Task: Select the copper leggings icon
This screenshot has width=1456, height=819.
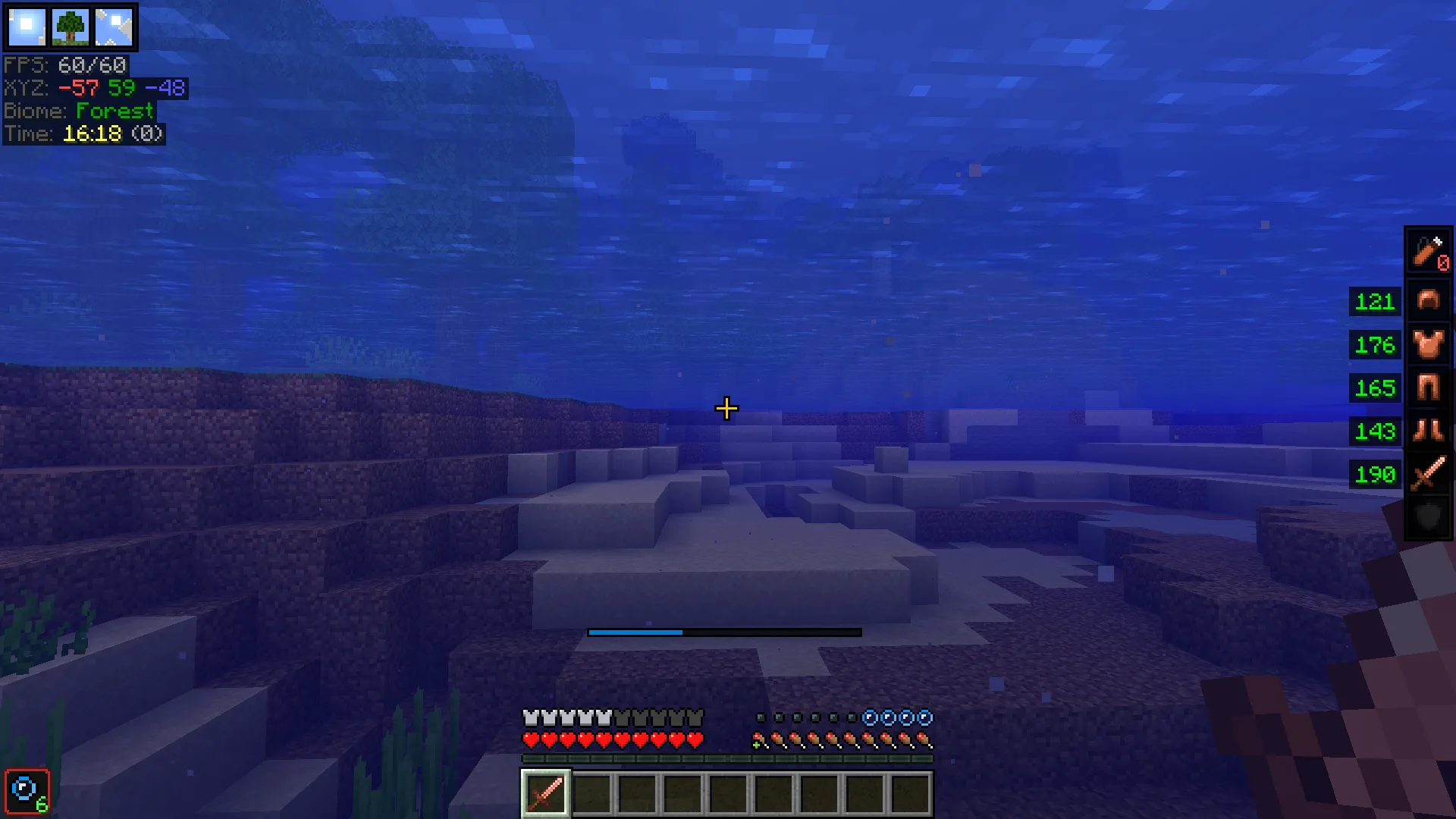Action: pyautogui.click(x=1428, y=388)
